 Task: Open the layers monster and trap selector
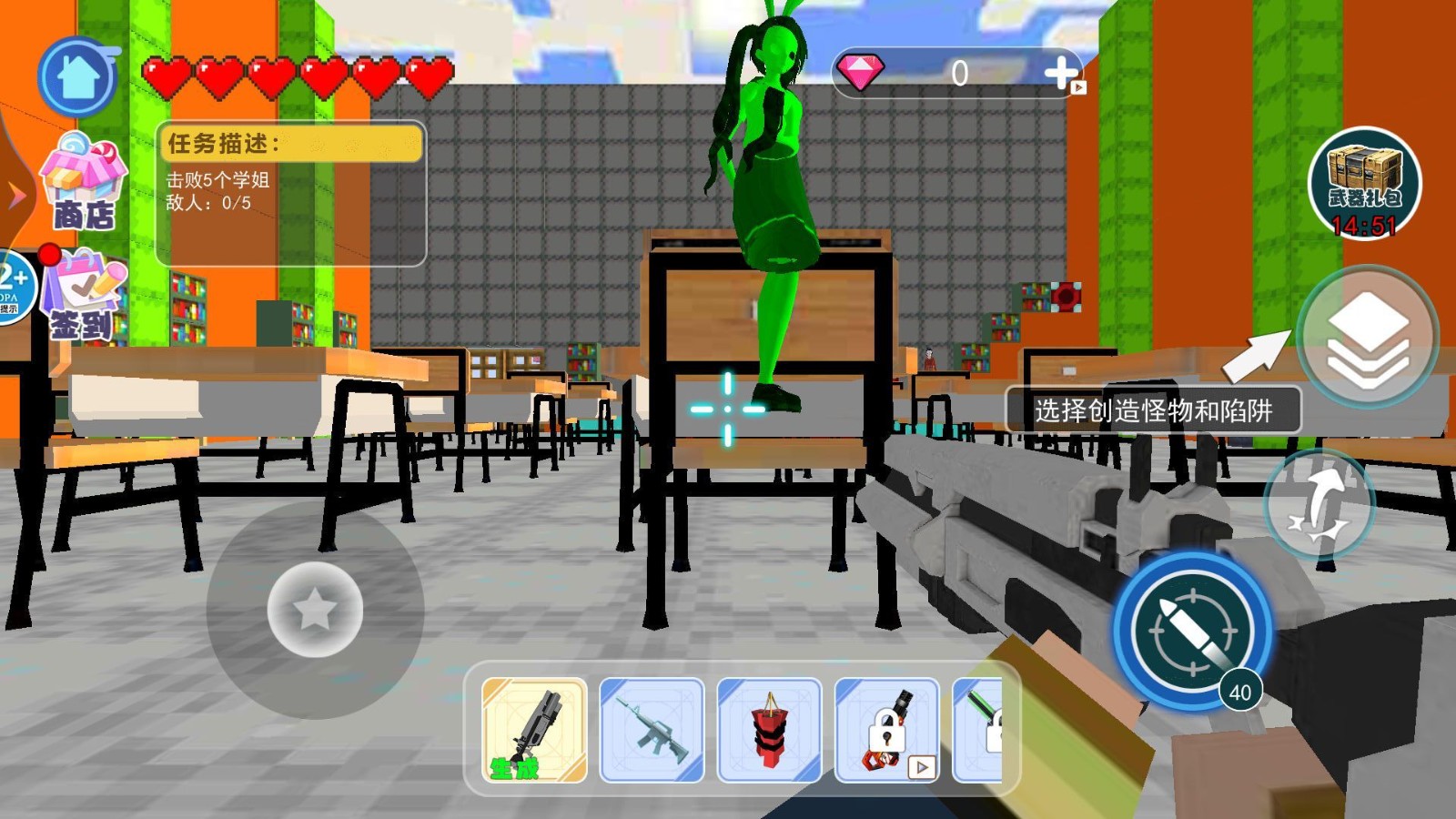[1368, 336]
